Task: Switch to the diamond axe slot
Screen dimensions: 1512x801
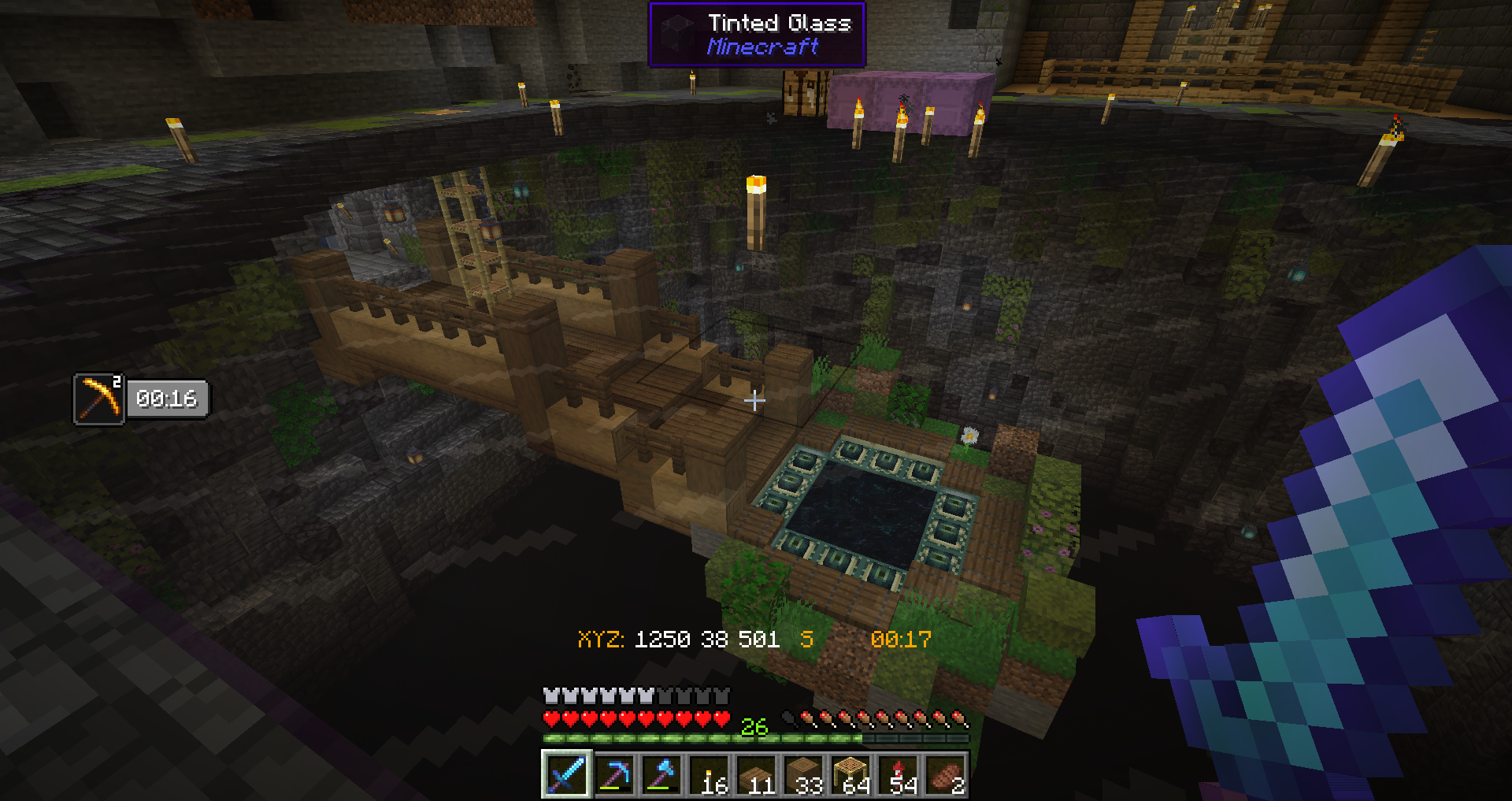Action: tap(661, 774)
